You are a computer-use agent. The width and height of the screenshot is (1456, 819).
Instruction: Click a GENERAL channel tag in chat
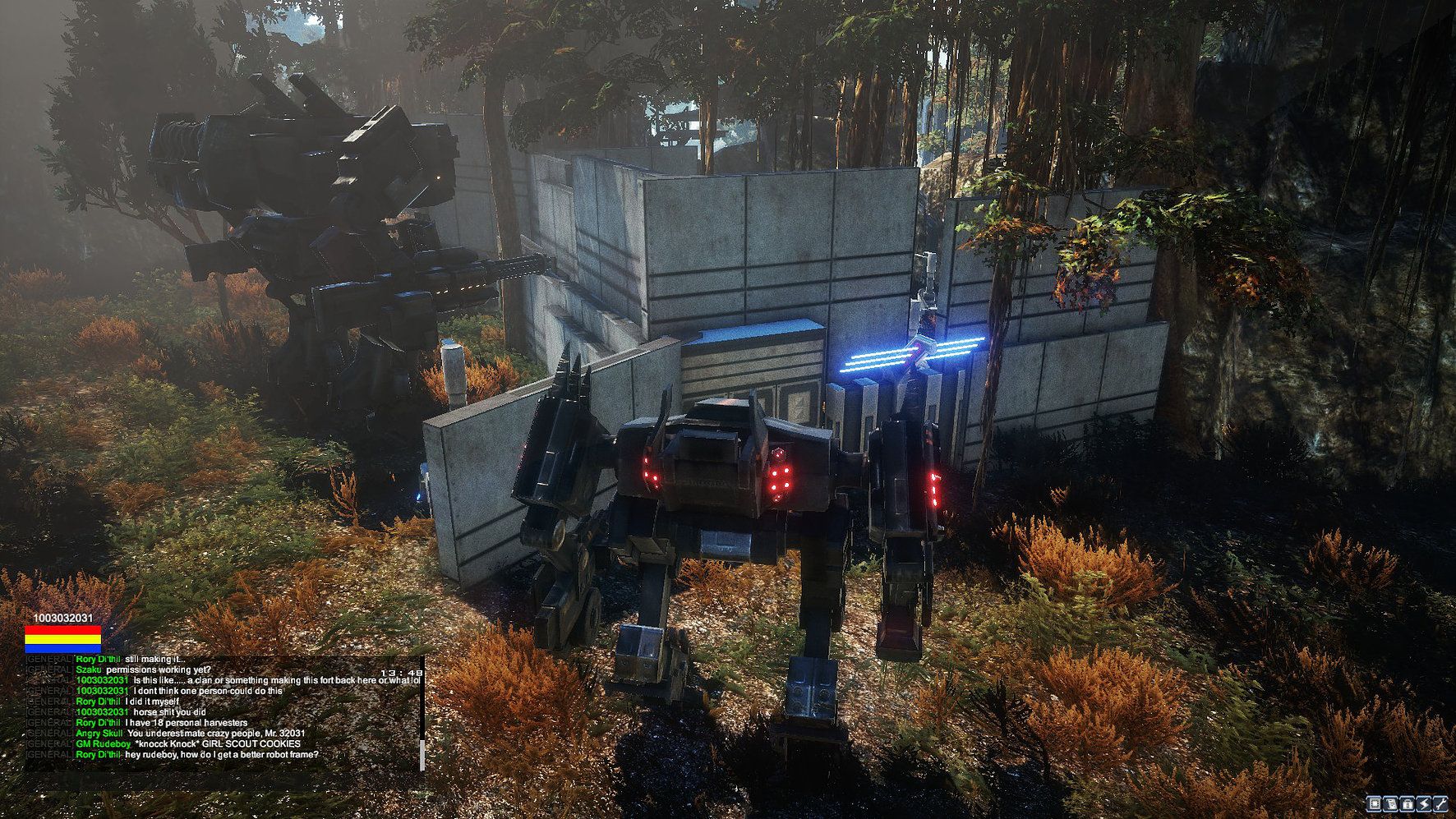click(48, 659)
